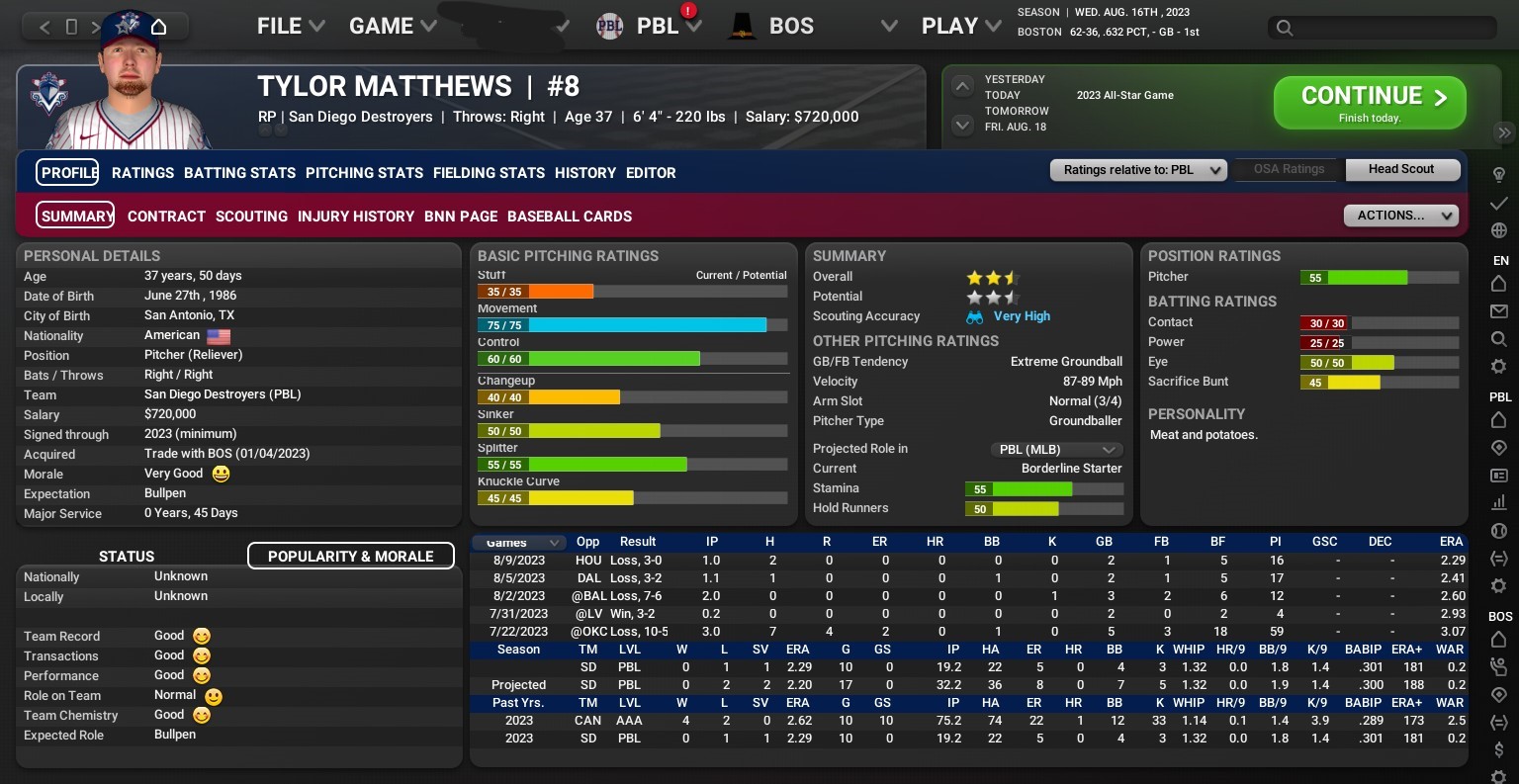
Task: Switch to the Popularity & Morale view
Action: (x=351, y=556)
